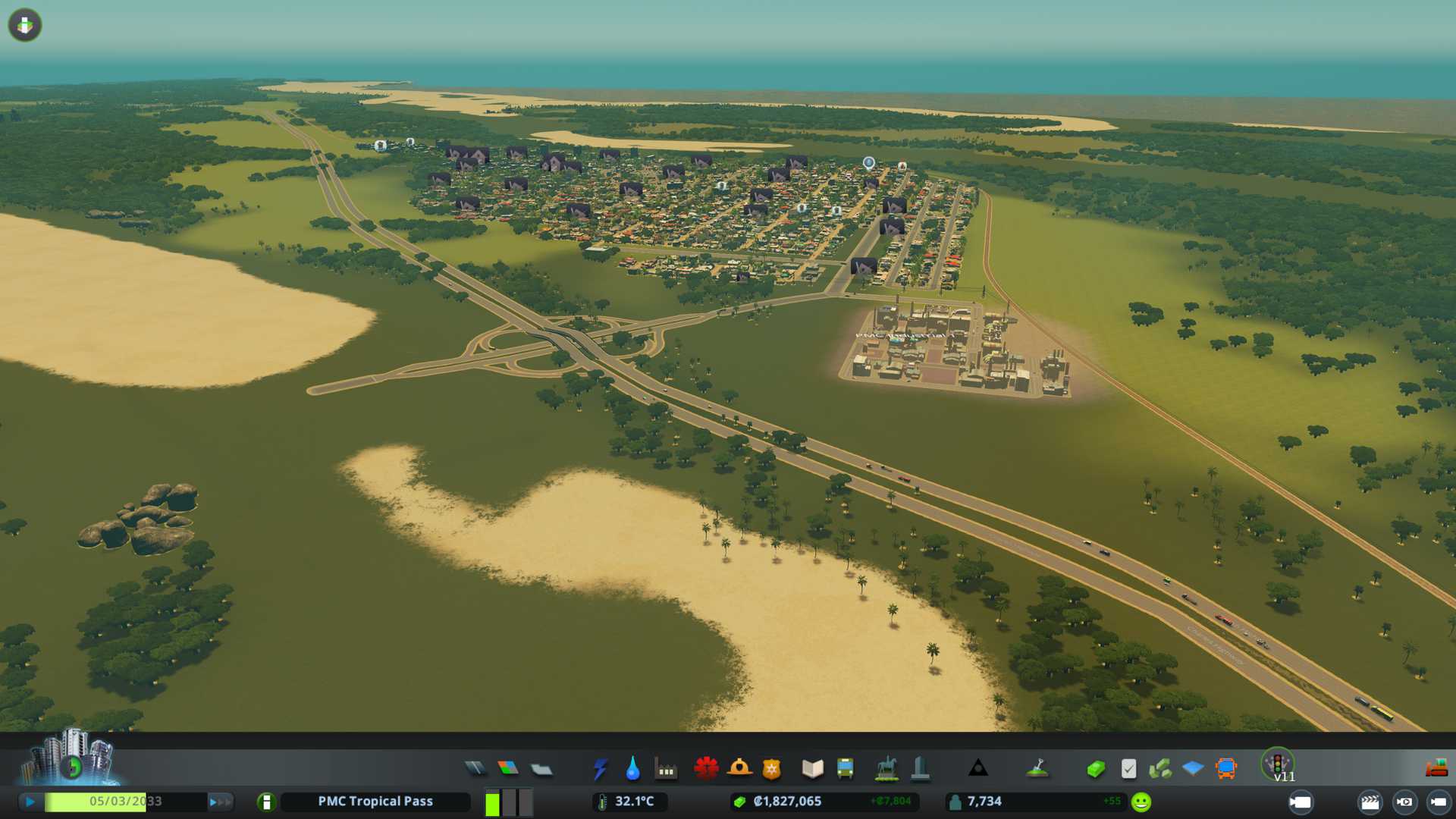1456x819 pixels.
Task: Activate the Bulldozer tool
Action: [1436, 769]
